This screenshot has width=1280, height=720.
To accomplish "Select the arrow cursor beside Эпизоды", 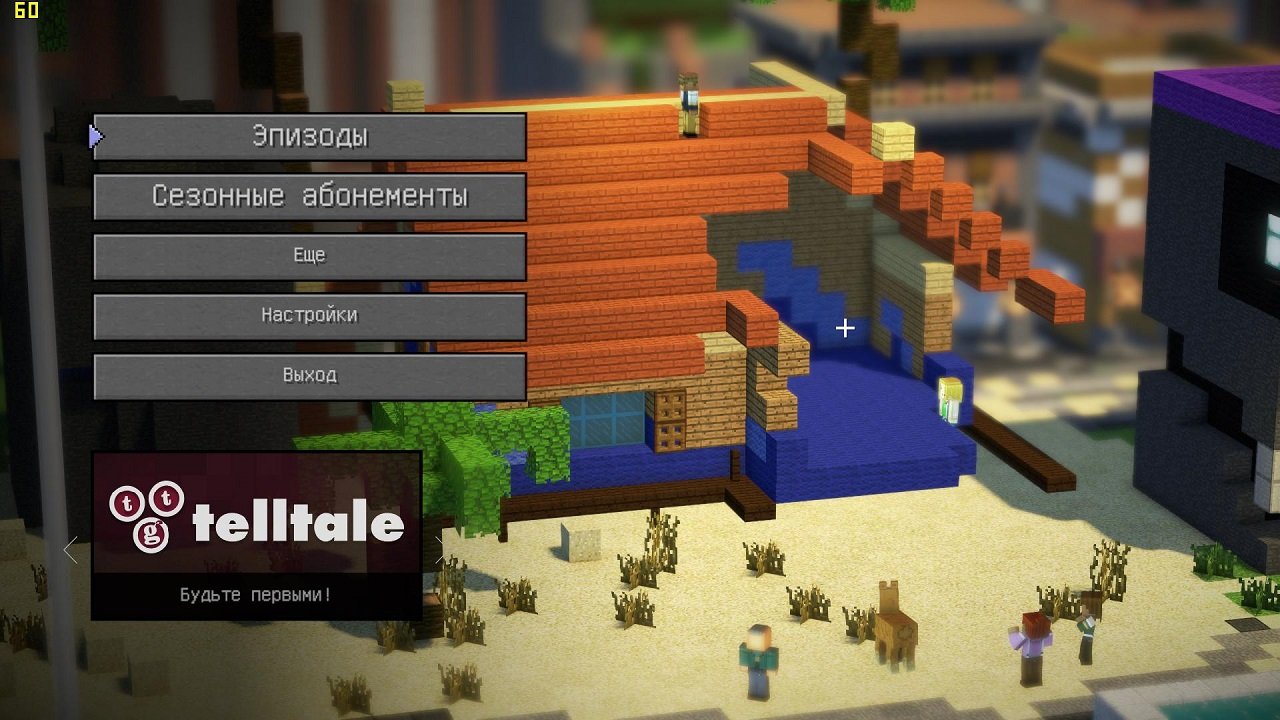I will tap(95, 137).
